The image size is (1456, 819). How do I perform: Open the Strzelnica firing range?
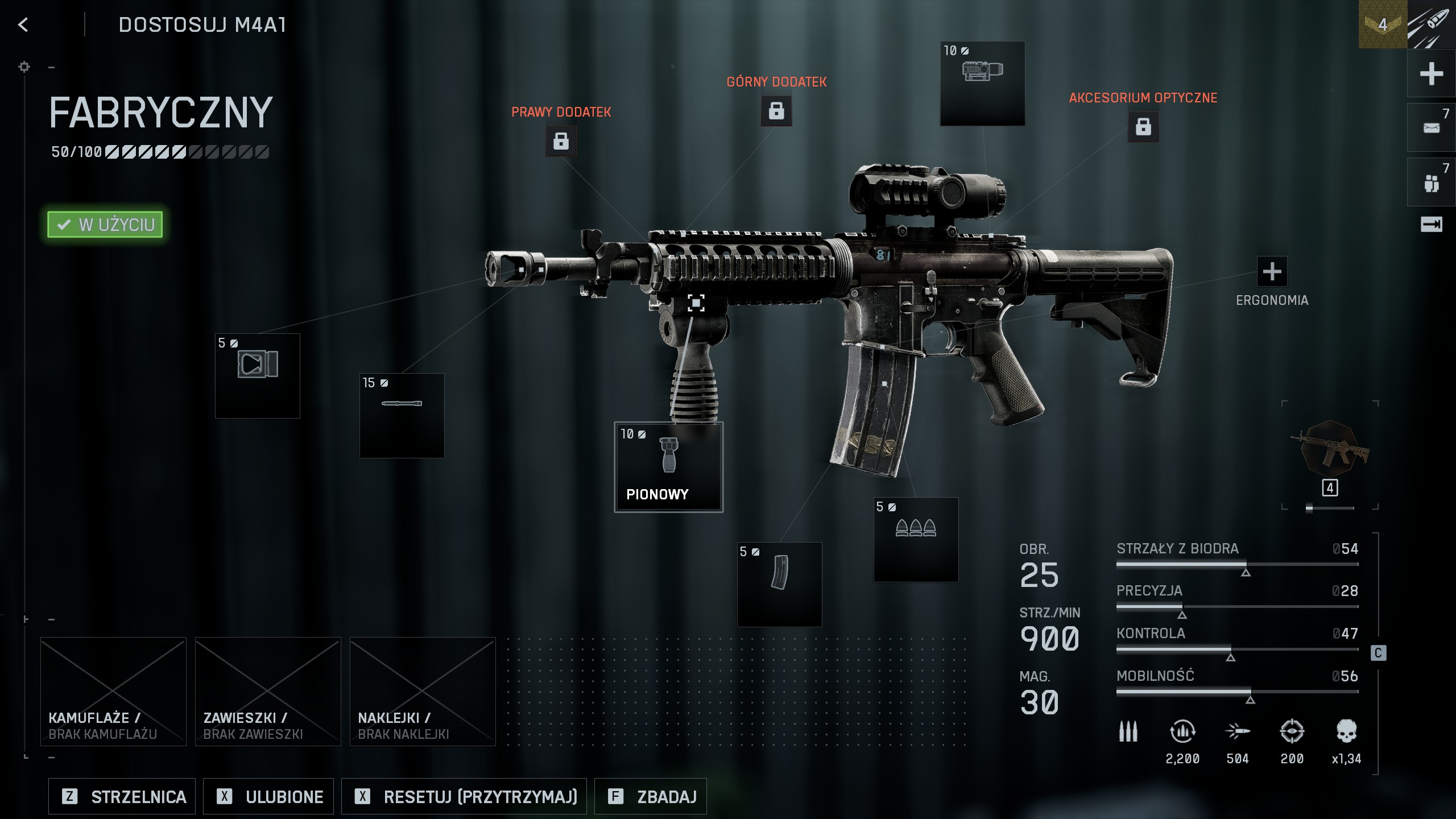coord(122,796)
